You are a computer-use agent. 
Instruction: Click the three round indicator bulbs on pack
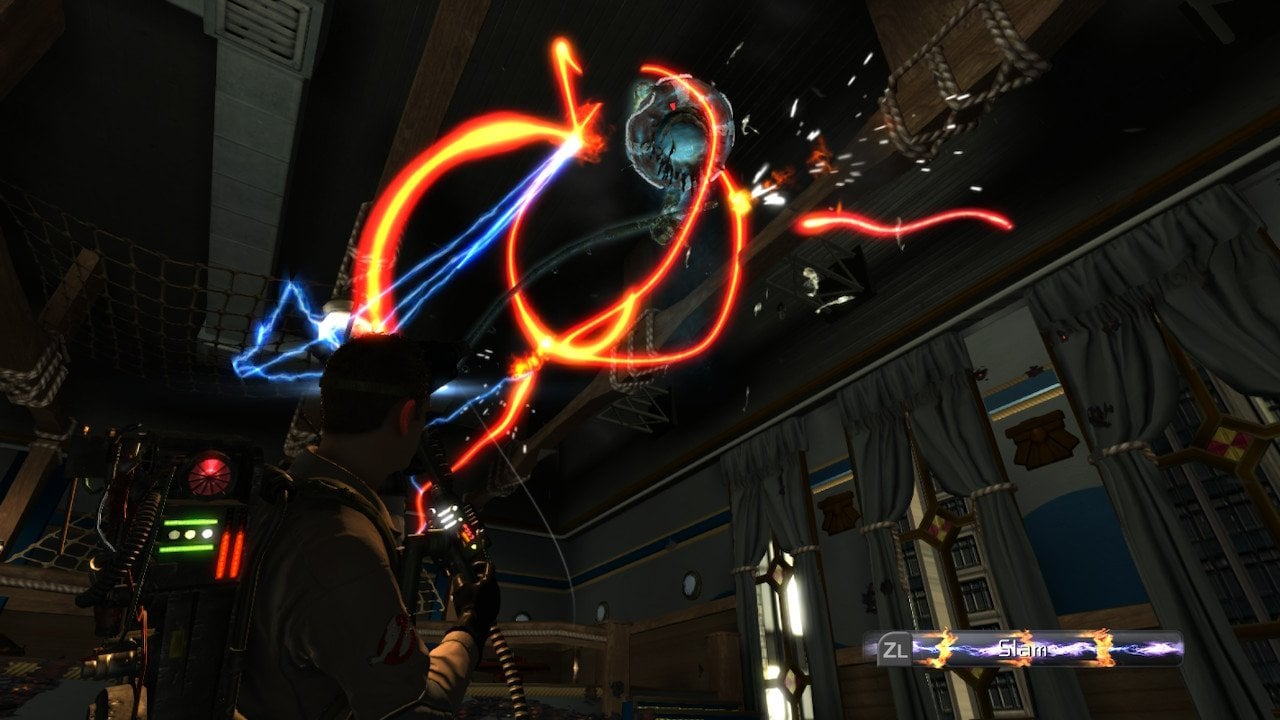(189, 533)
